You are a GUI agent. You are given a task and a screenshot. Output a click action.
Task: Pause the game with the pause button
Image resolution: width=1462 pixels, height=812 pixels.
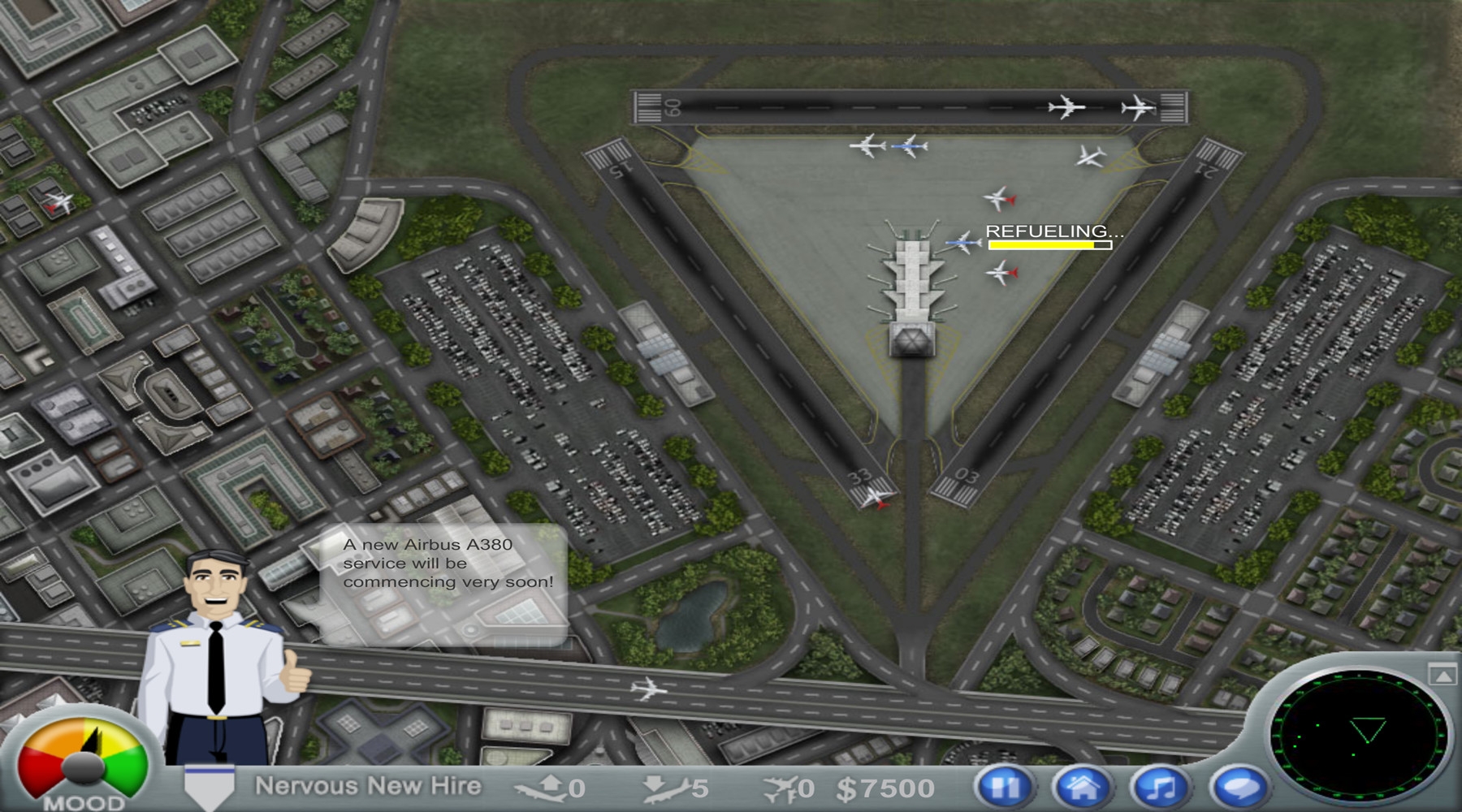click(1005, 786)
